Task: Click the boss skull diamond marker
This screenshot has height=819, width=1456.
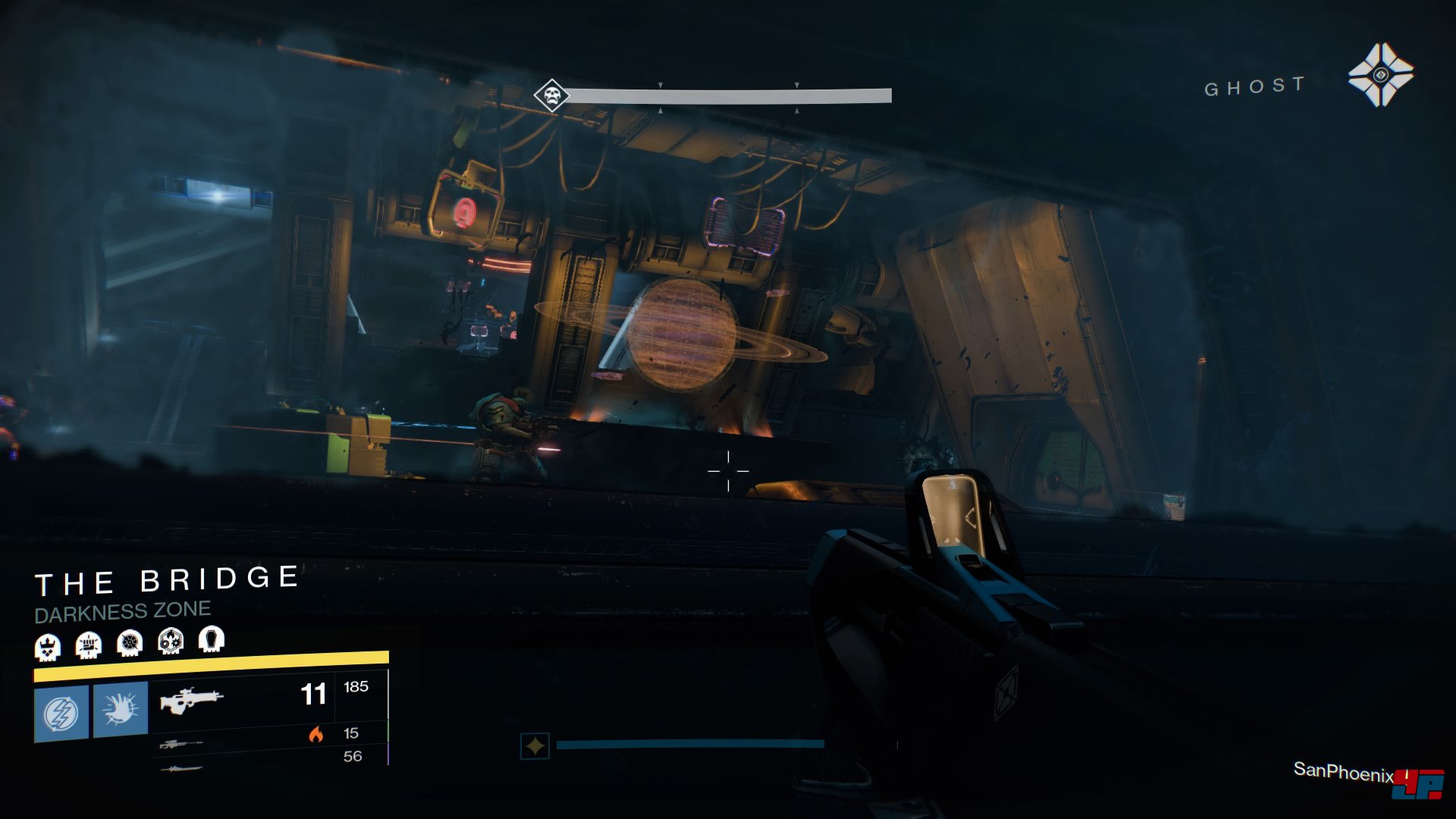Action: point(551,96)
